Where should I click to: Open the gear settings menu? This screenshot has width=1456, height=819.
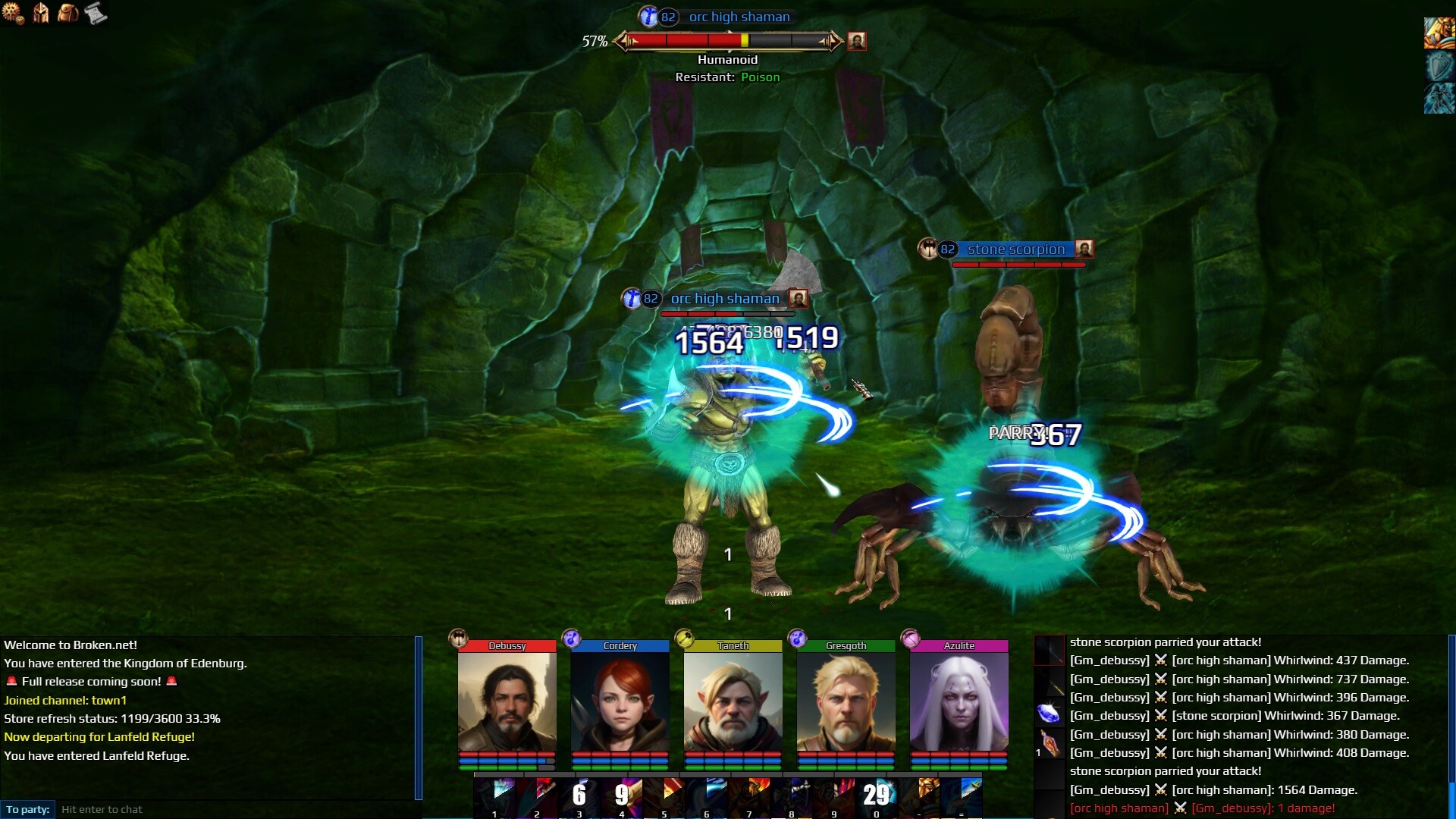click(x=13, y=13)
